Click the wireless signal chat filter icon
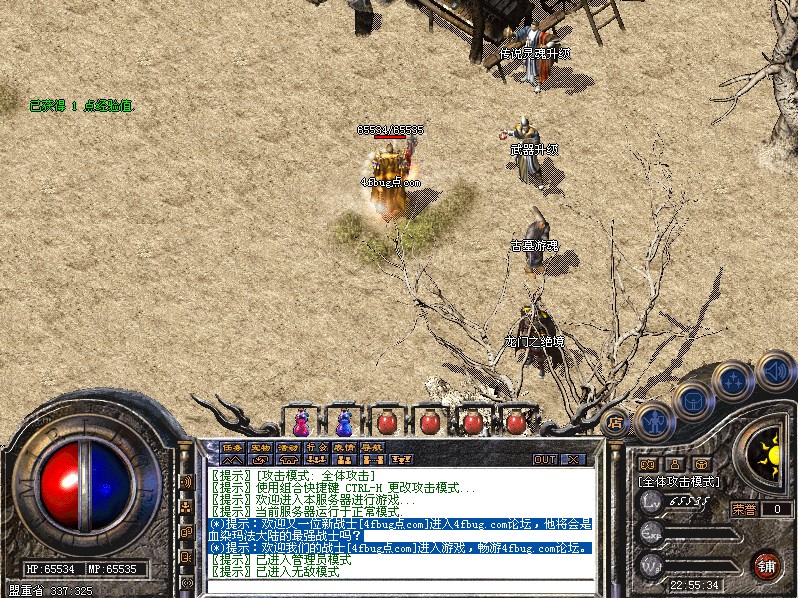 pyautogui.click(x=186, y=482)
